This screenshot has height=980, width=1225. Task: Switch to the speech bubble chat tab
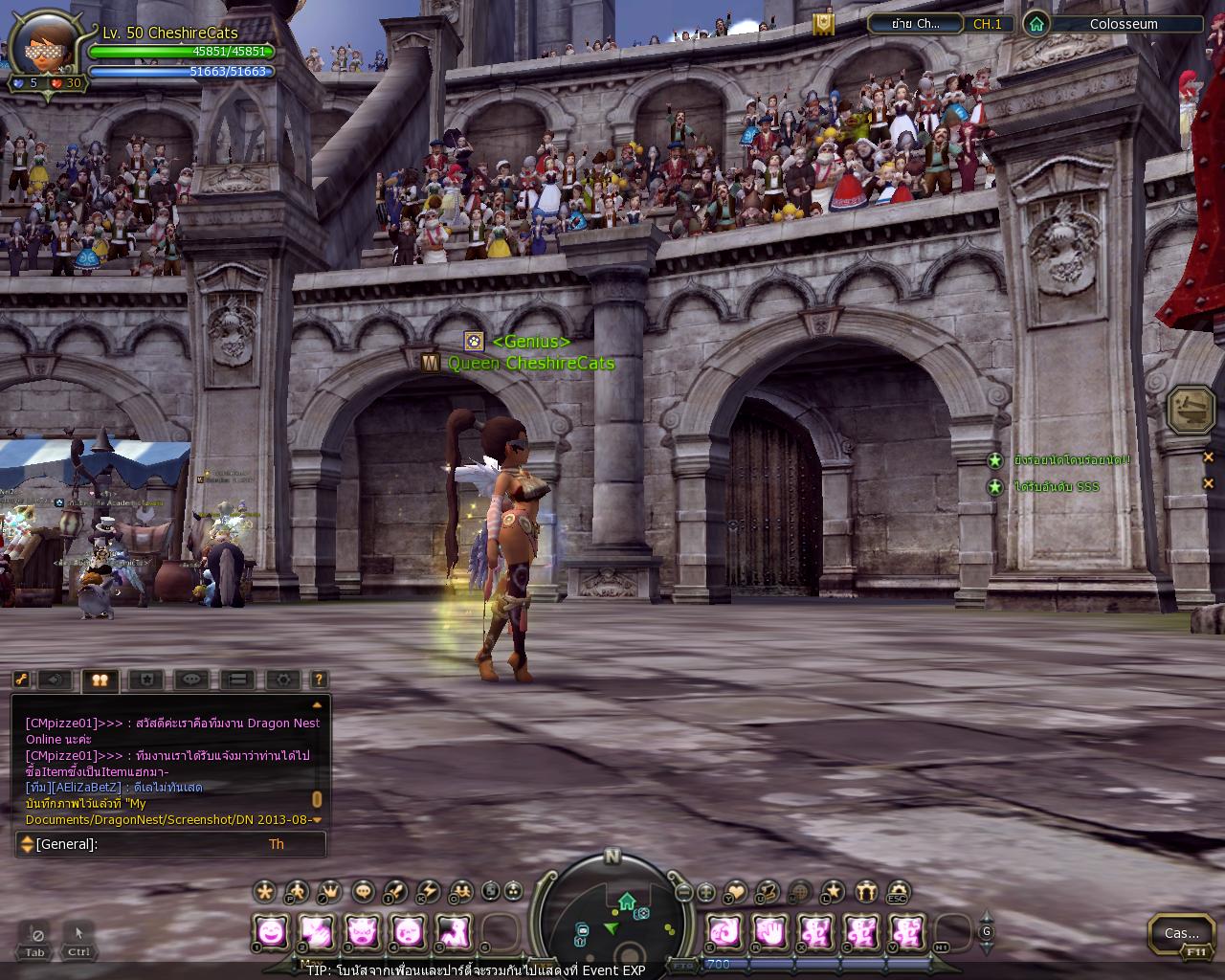192,679
